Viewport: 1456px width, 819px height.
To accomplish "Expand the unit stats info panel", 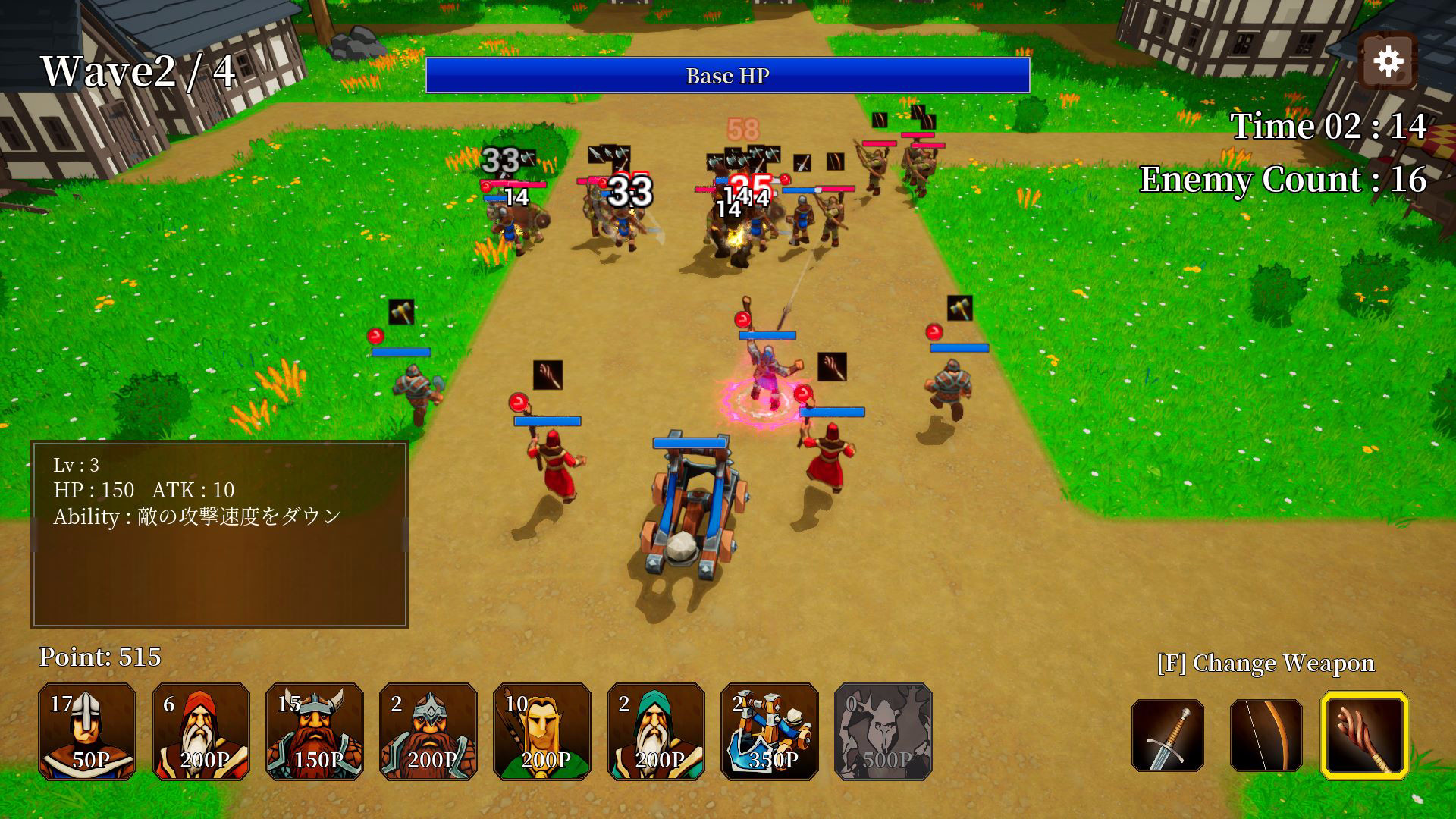I will coord(219,535).
